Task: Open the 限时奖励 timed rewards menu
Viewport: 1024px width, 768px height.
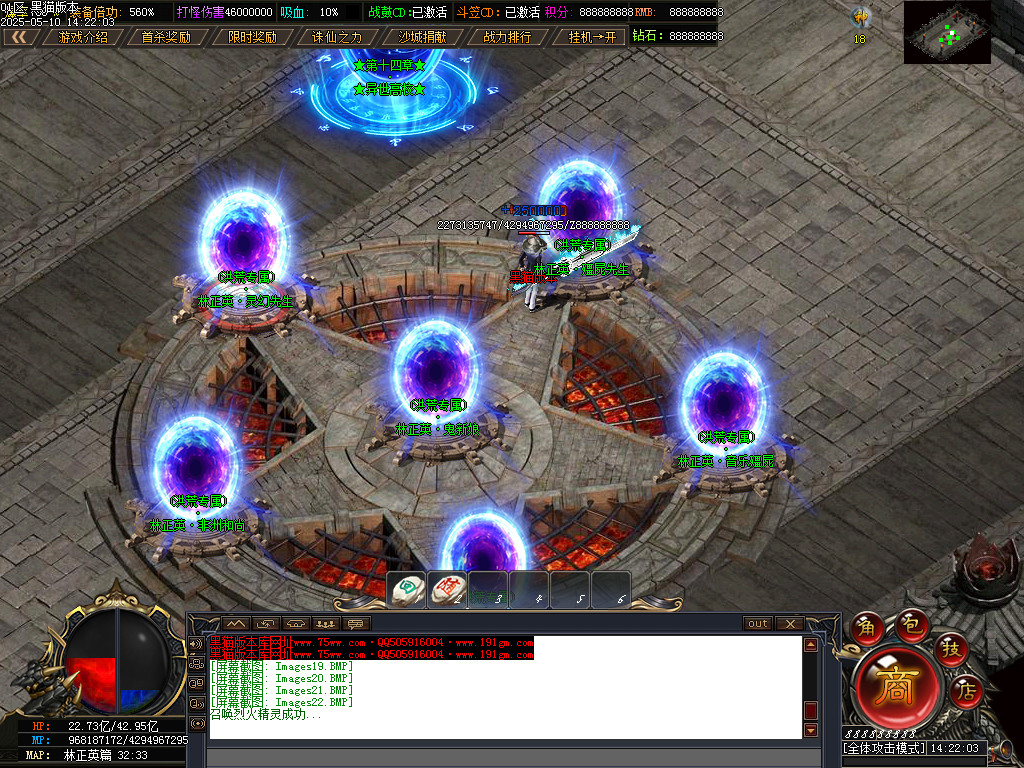Action: 252,37
